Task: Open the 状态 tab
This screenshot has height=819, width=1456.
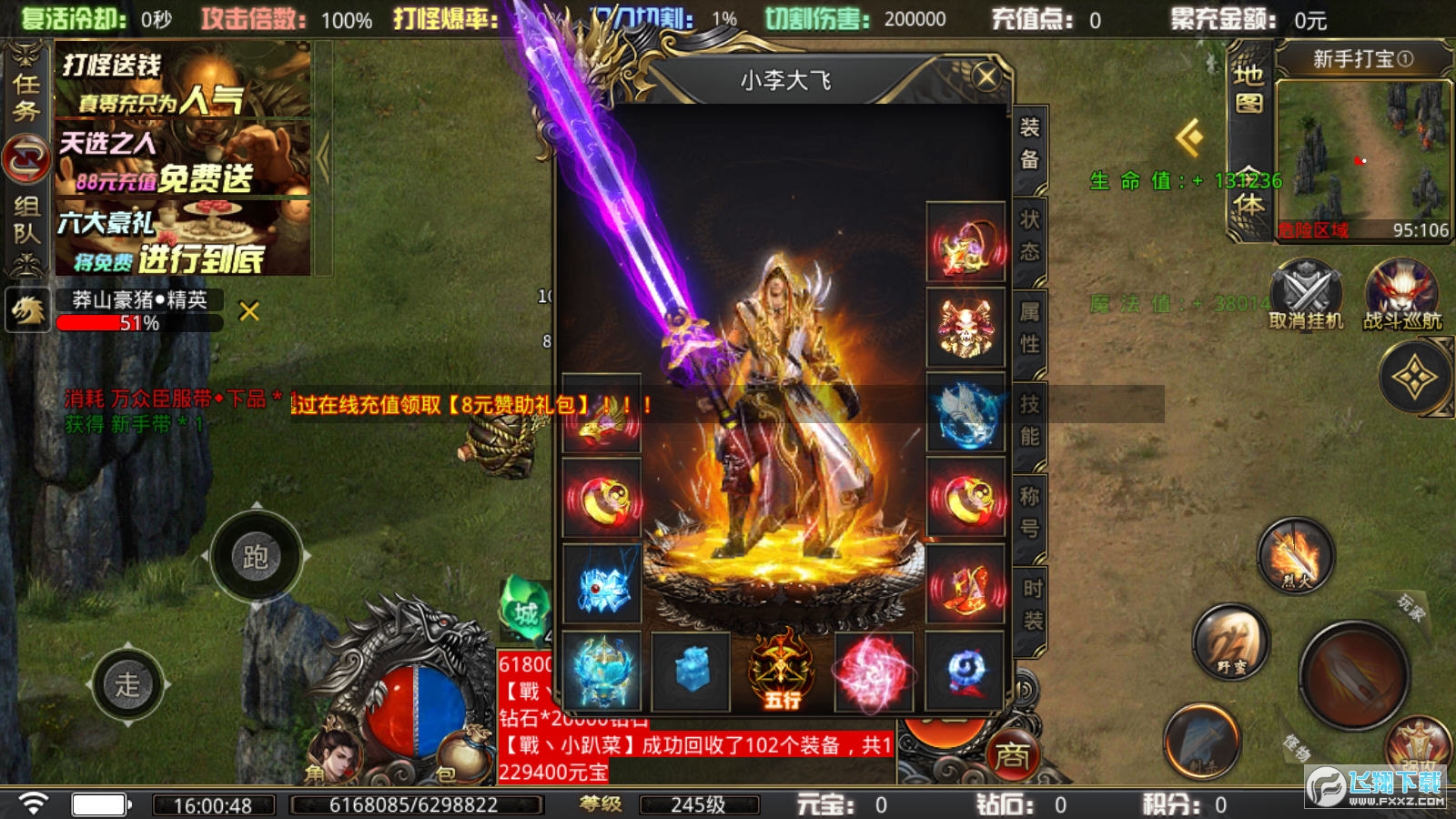Action: [x=1029, y=236]
